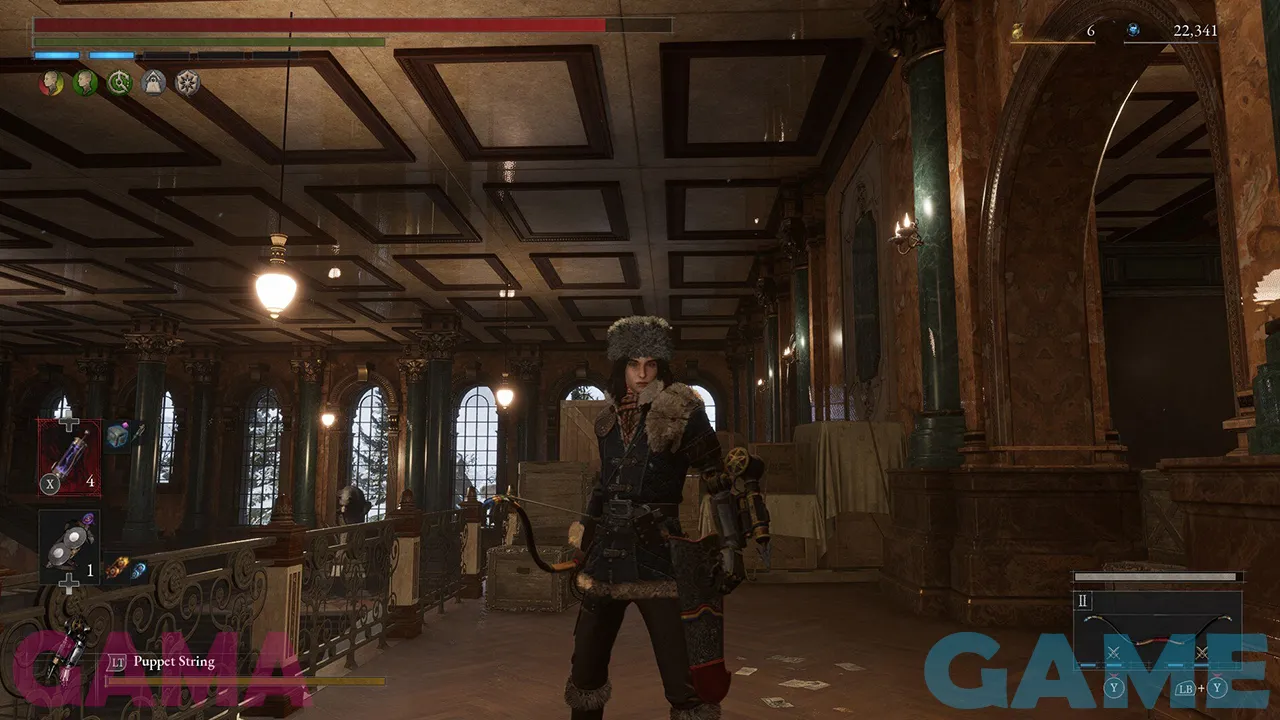The image size is (1280, 720).
Task: Select the orange throwable item in the lower belt
Action: click(117, 567)
